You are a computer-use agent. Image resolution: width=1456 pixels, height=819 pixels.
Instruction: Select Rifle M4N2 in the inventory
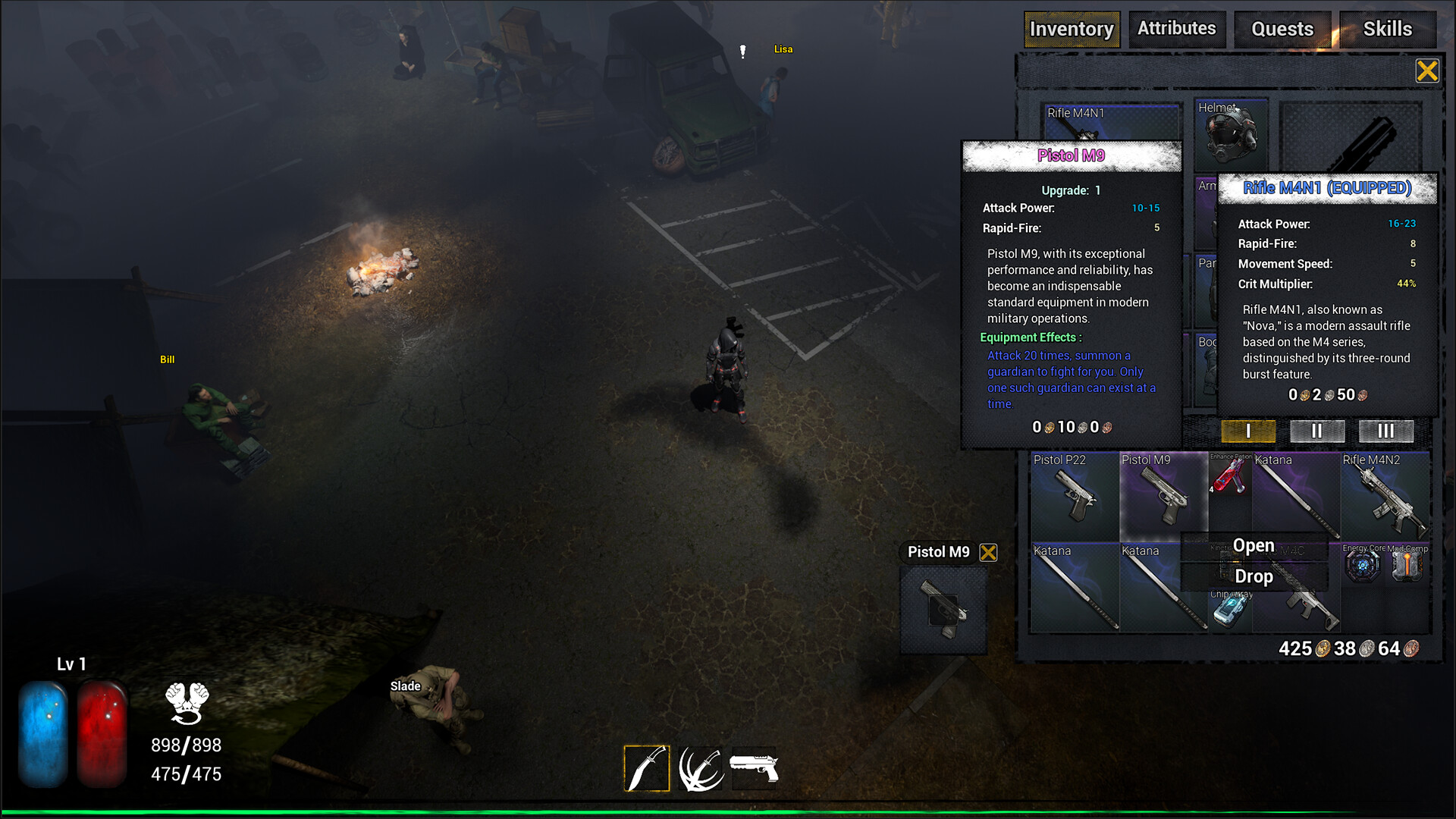pos(1385,497)
